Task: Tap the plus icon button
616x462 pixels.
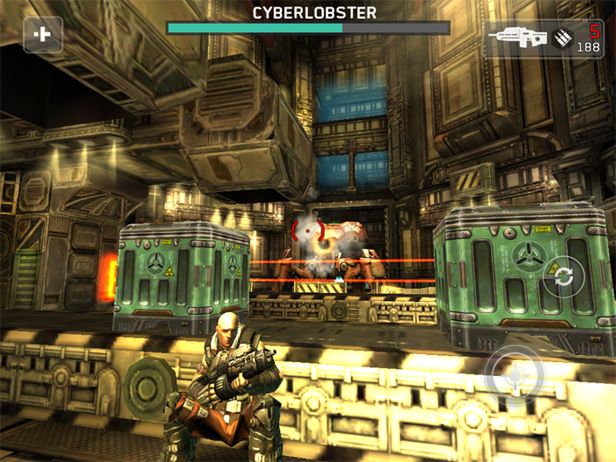Action: point(43,34)
